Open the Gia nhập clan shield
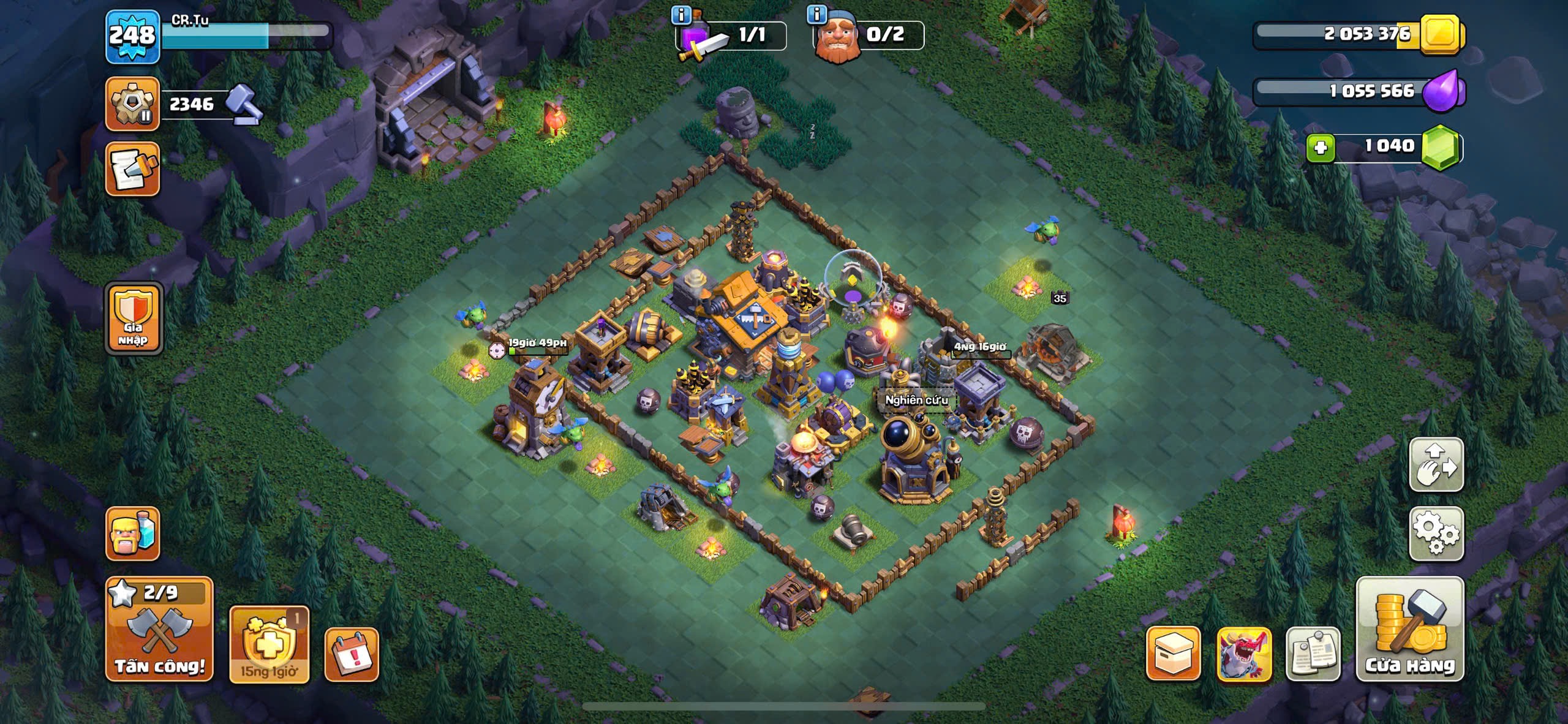This screenshot has height=724, width=1568. (x=134, y=319)
